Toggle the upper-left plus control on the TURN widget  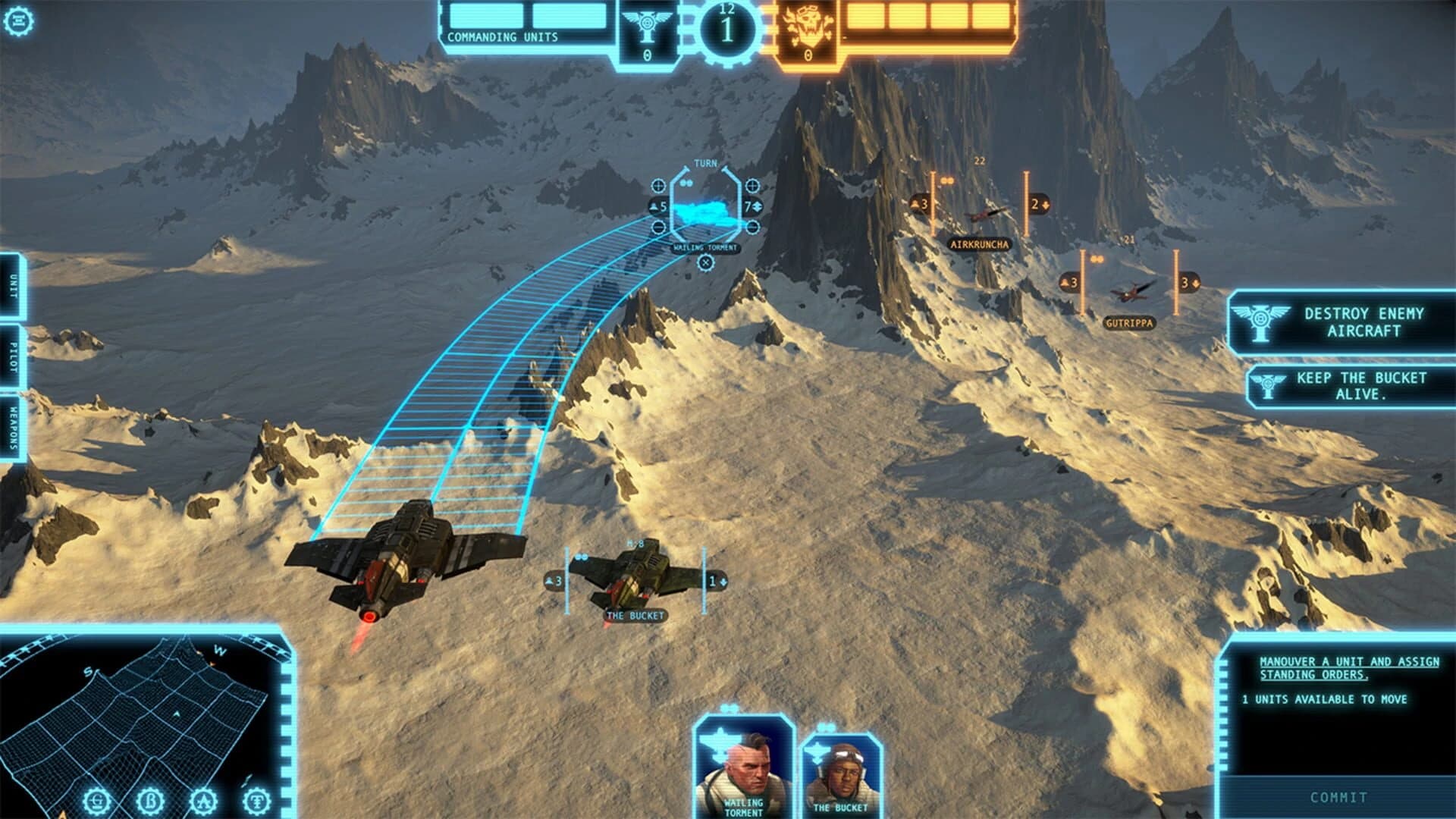click(658, 185)
